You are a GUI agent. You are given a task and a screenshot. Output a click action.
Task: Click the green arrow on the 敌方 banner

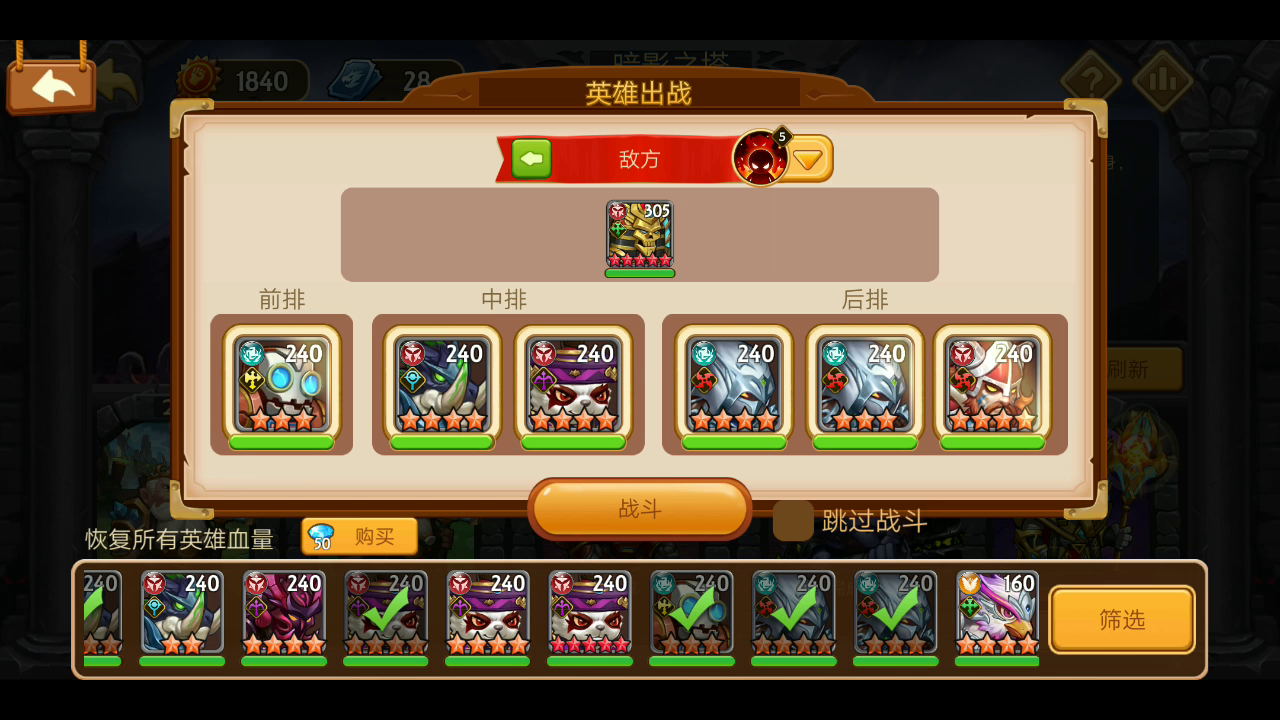531,158
